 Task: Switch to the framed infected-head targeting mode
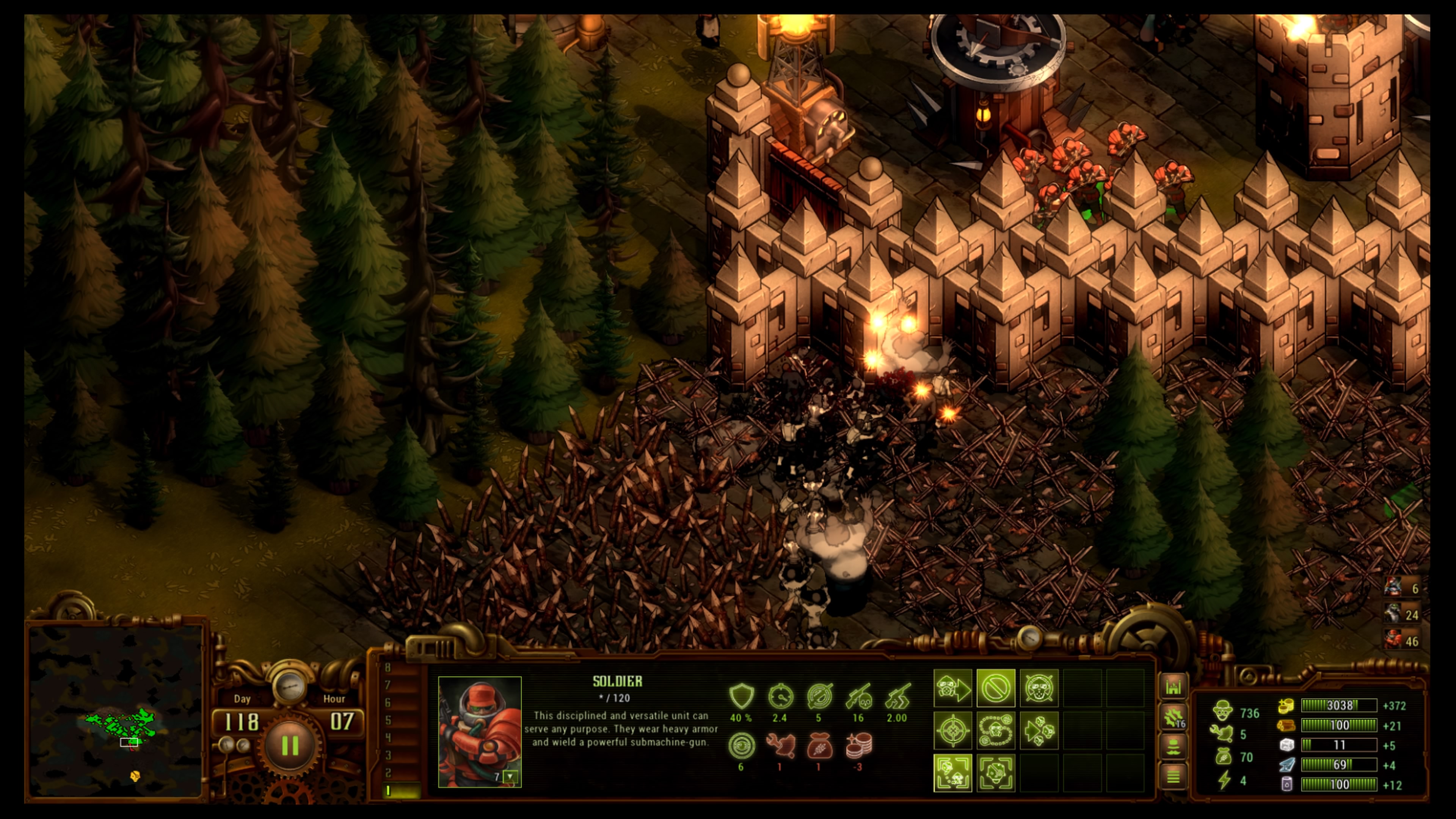point(995,773)
